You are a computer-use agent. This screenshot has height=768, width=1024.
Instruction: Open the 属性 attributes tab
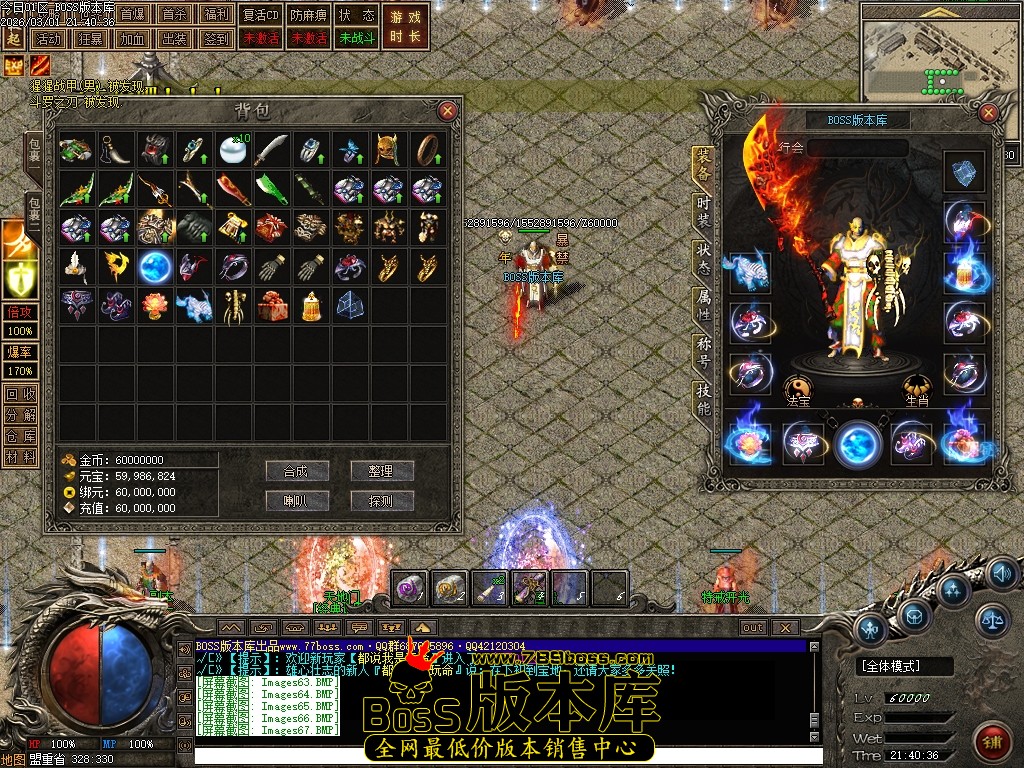[x=704, y=305]
